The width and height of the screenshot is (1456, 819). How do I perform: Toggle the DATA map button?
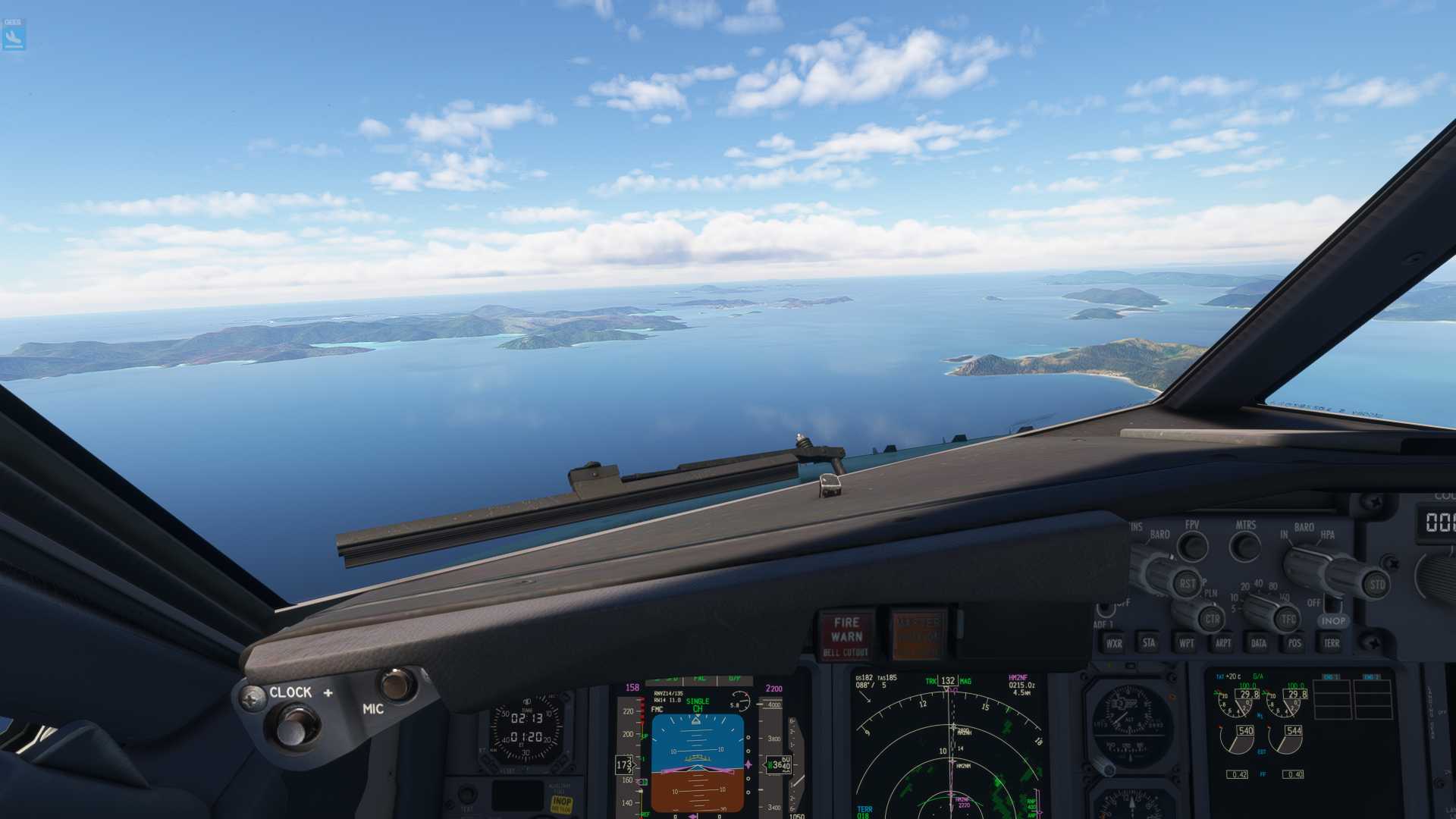[1259, 643]
